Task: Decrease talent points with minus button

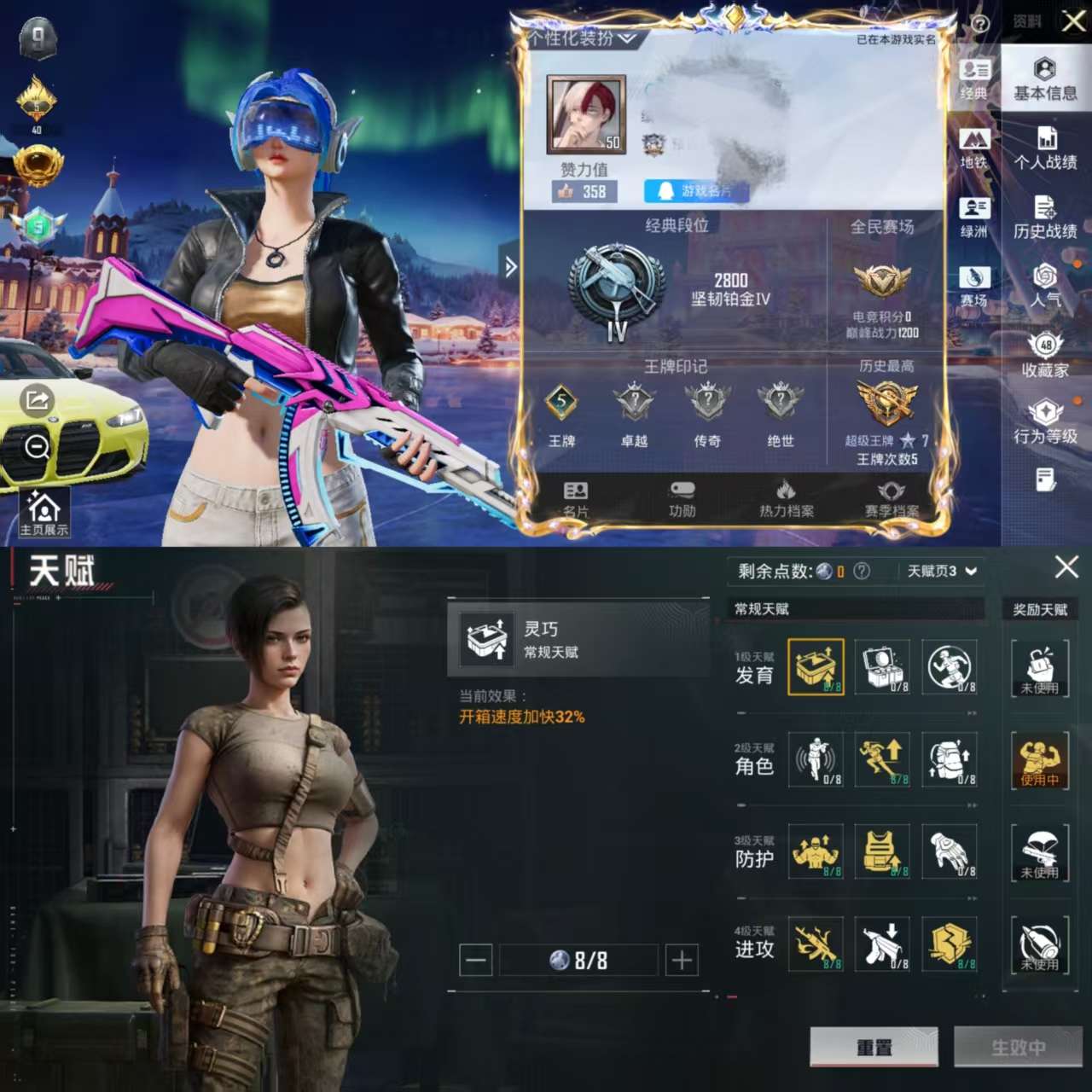Action: pos(476,961)
